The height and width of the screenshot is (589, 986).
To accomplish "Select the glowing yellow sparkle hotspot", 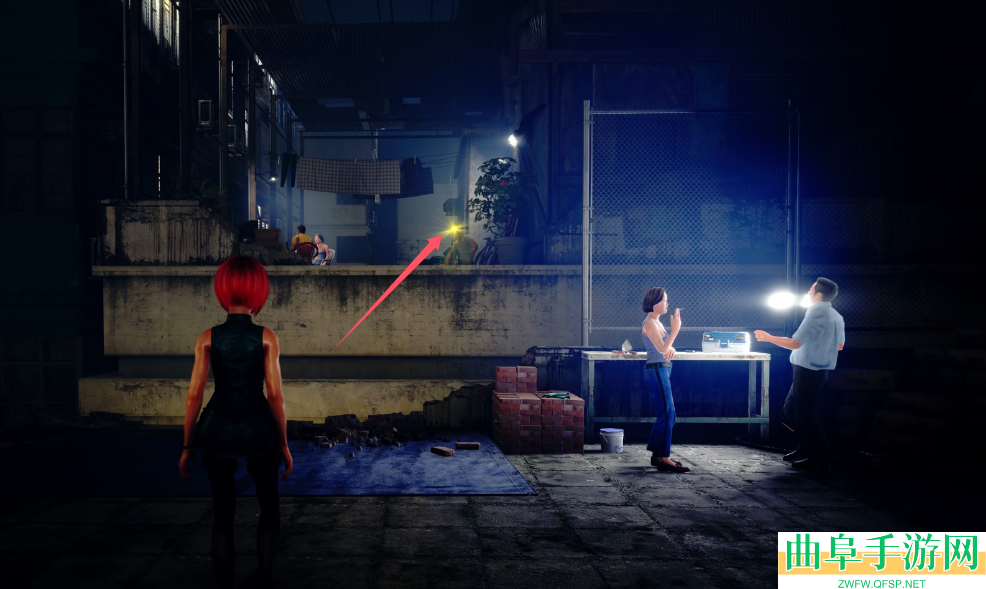I will click(454, 231).
